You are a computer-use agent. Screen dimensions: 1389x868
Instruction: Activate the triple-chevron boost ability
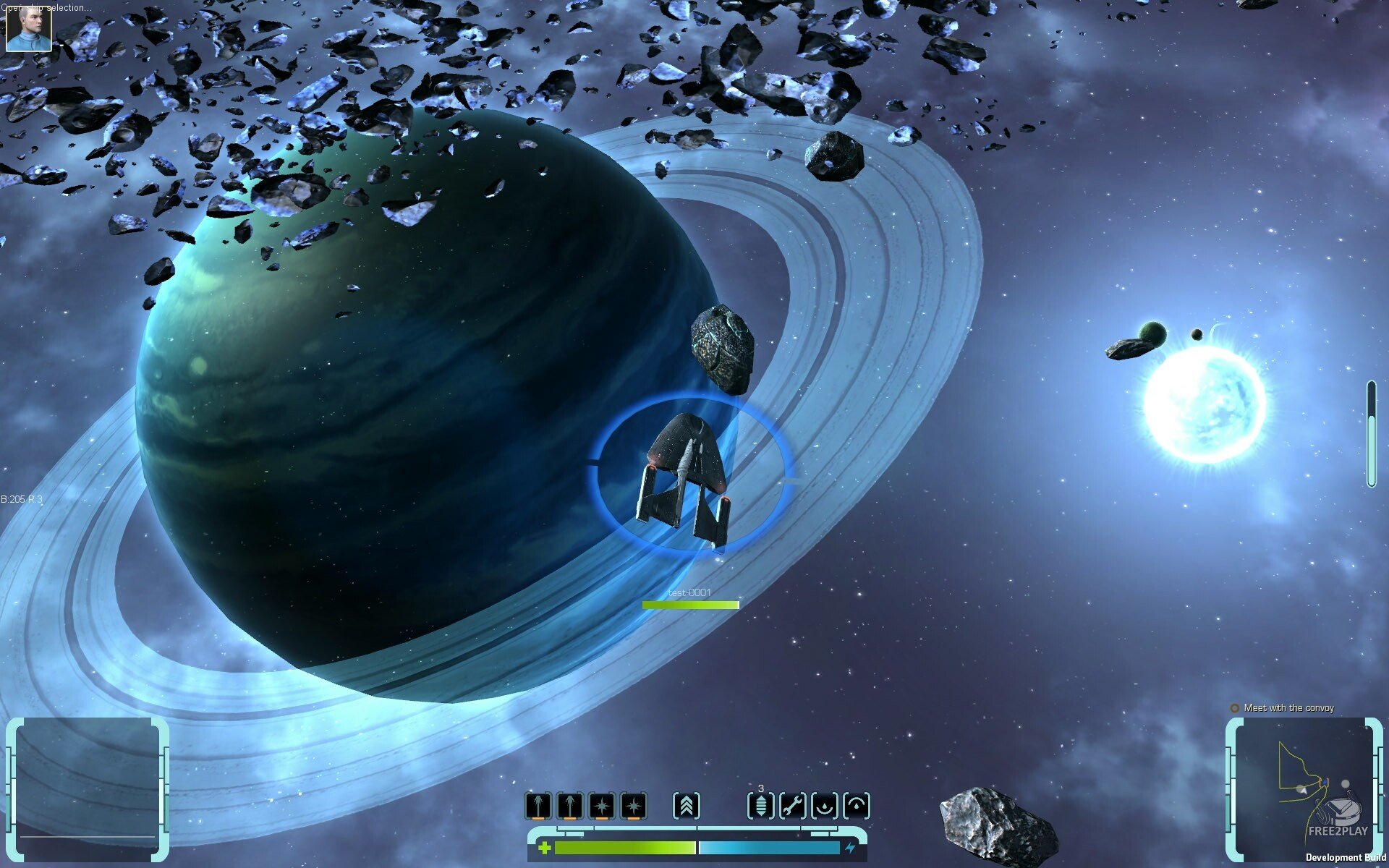pos(686,805)
